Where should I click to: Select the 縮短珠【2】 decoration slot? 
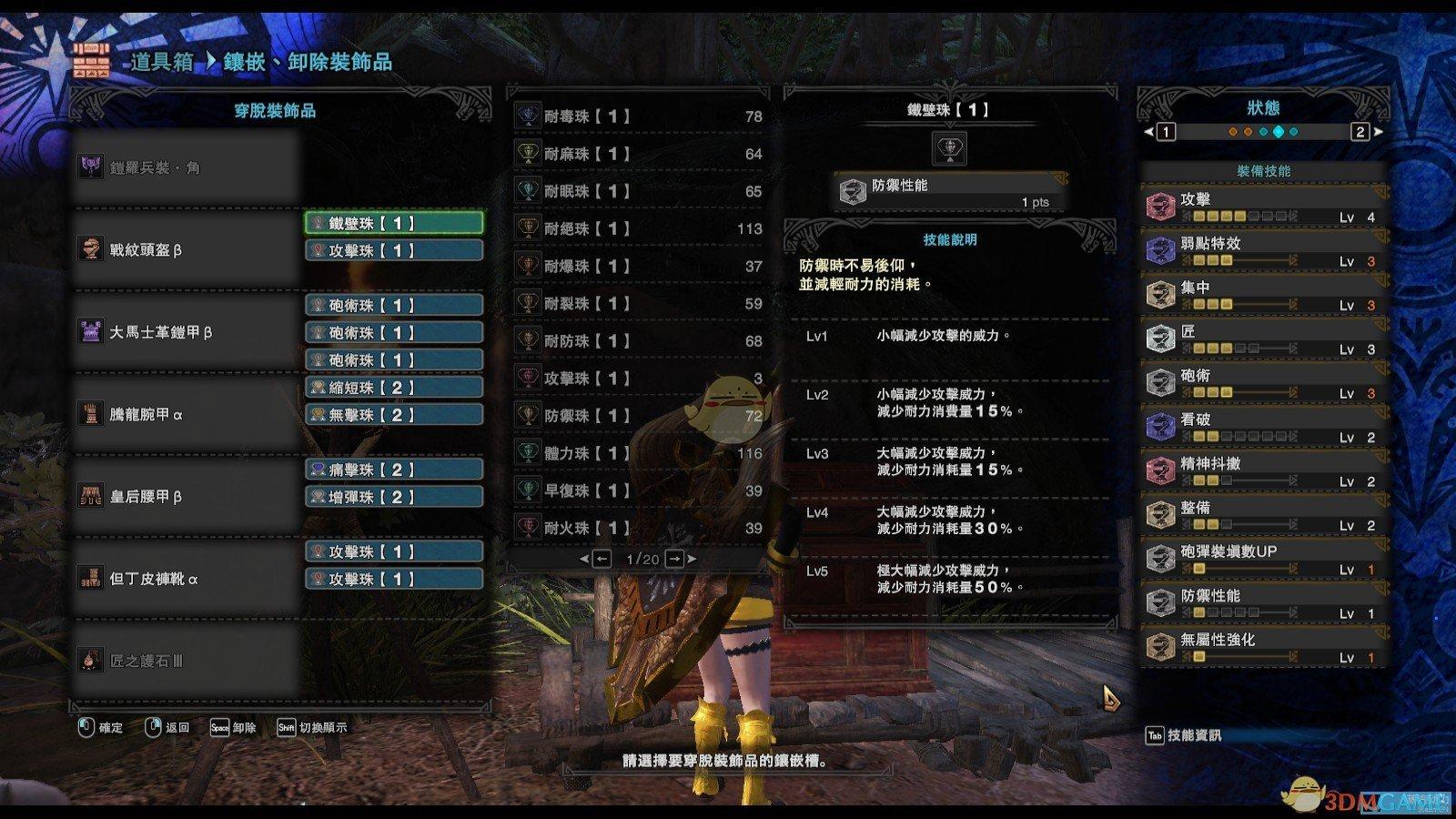tap(393, 388)
